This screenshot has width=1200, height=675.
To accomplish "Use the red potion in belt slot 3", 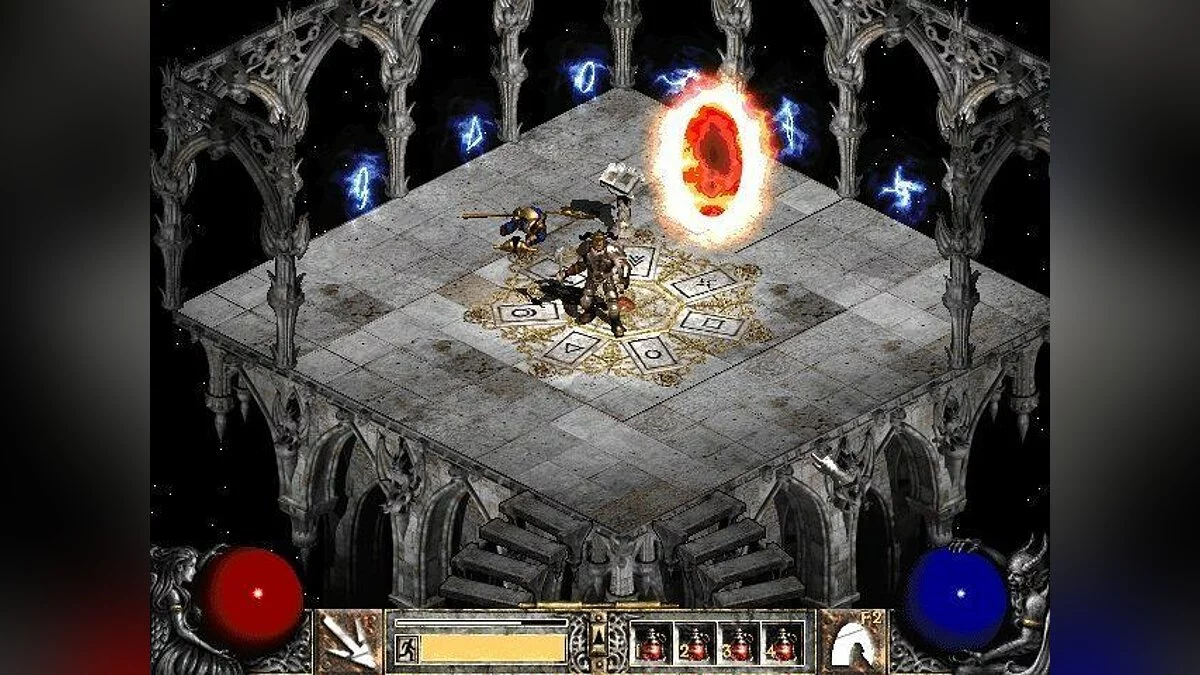I will coord(739,643).
